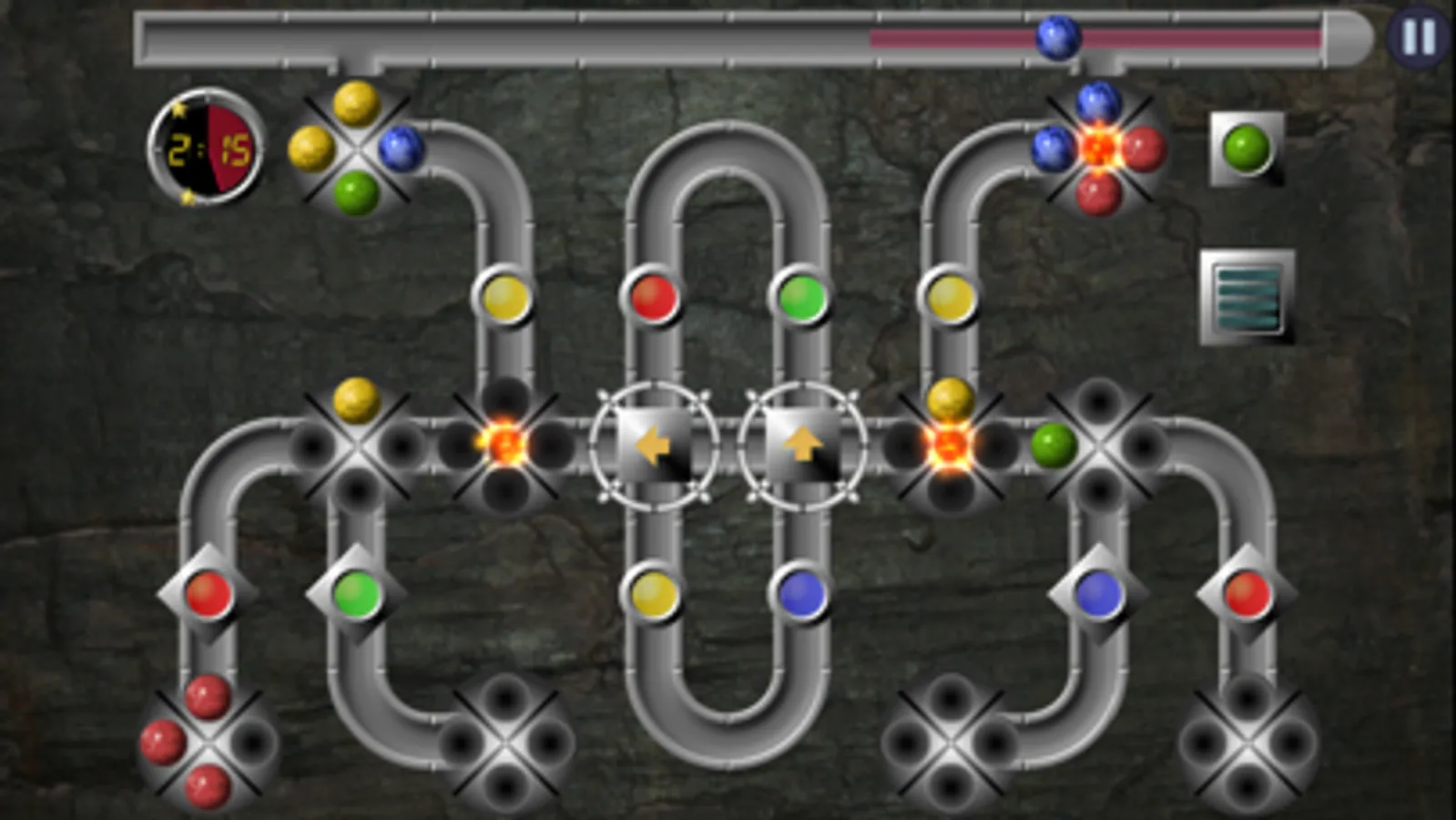This screenshot has width=1456, height=820.
Task: Click the blue marble on the progress track
Action: pyautogui.click(x=1058, y=38)
